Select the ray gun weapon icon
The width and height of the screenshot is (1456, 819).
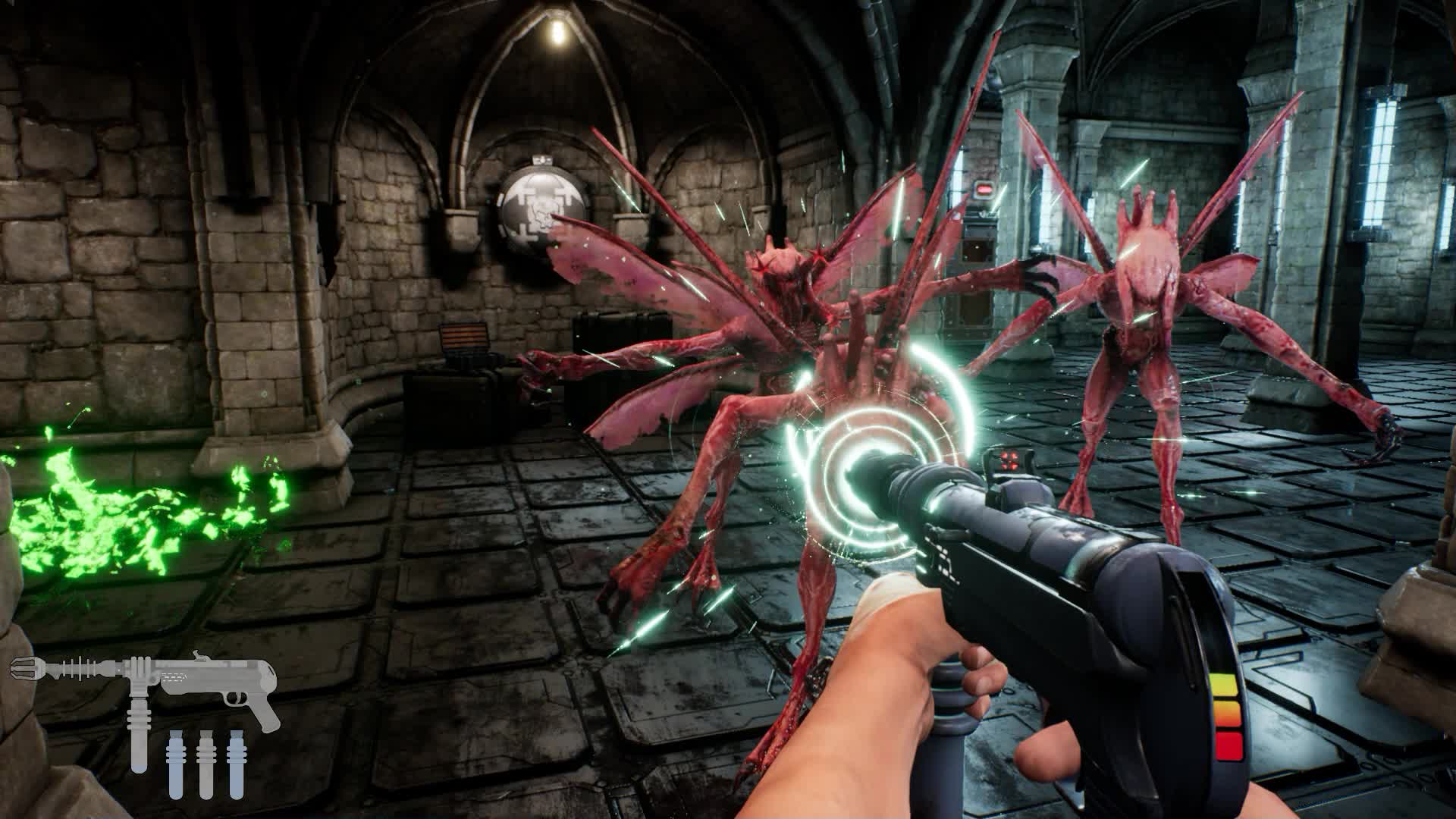click(144, 682)
